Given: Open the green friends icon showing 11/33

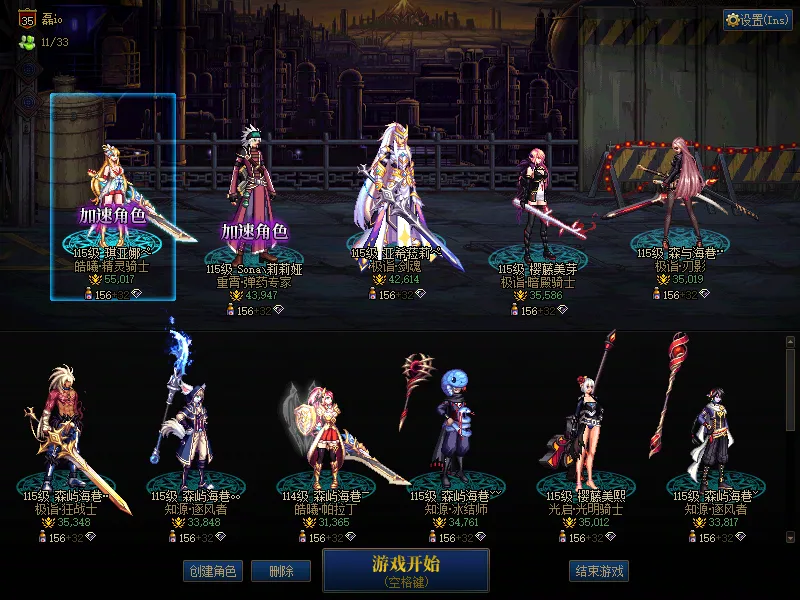Looking at the screenshot, I should tap(27, 42).
